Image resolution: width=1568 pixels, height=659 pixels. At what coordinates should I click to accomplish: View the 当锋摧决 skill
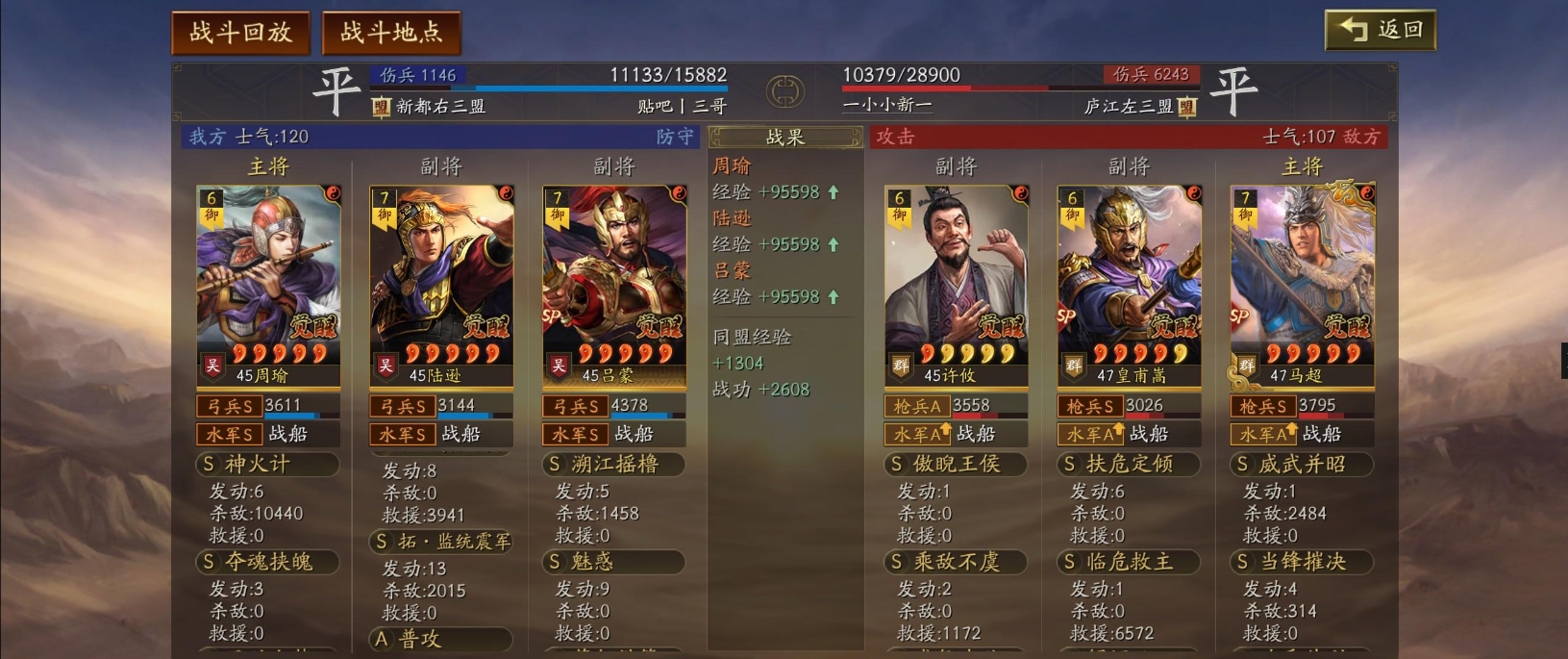point(1303,562)
